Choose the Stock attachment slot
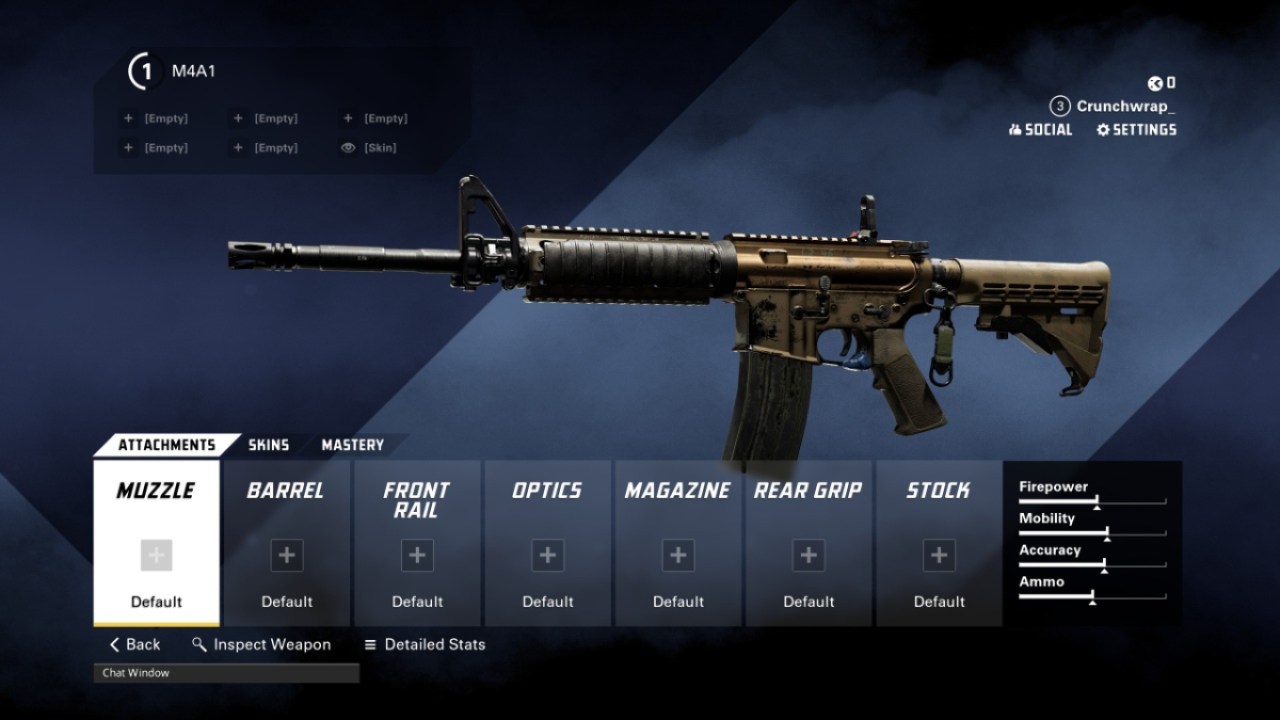The image size is (1280, 720). (x=938, y=543)
